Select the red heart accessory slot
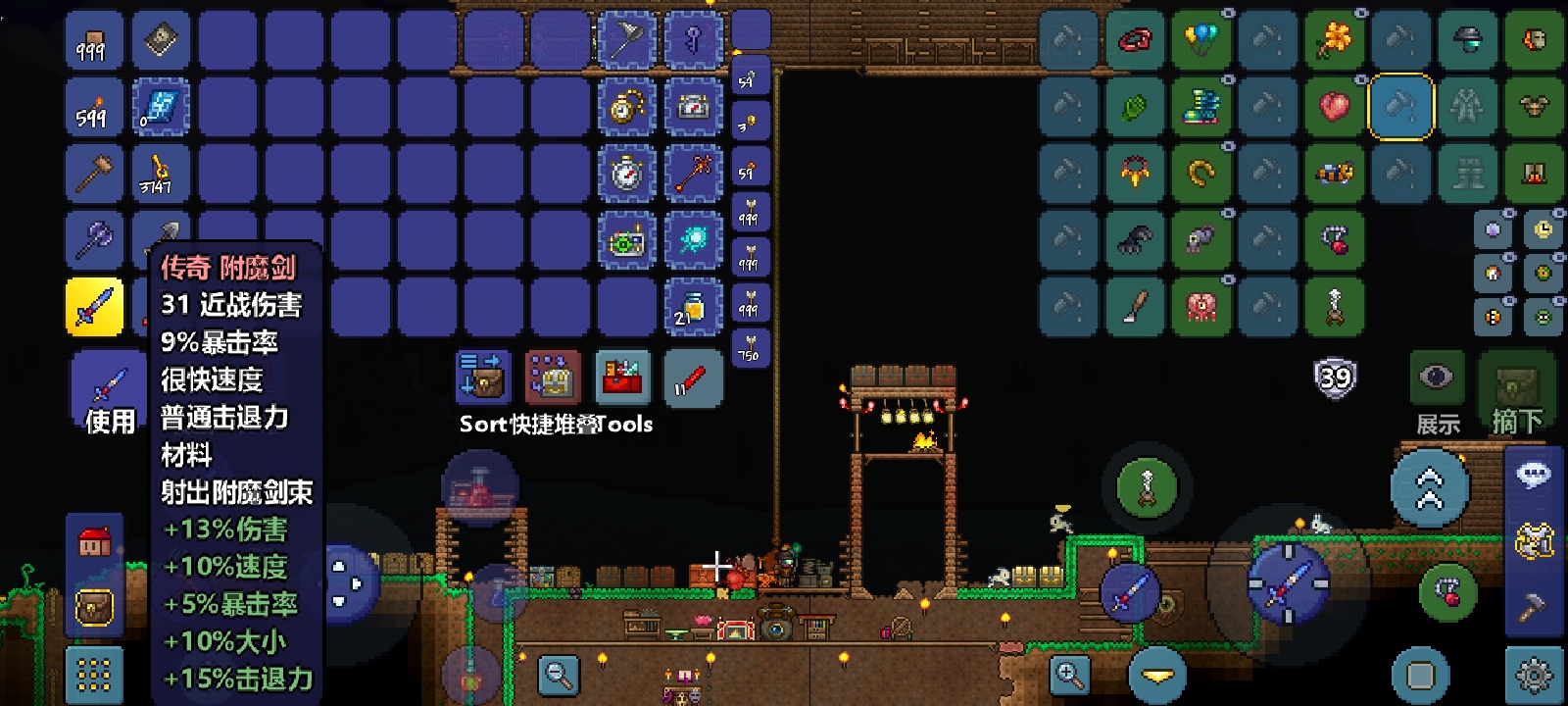The image size is (1568, 706). point(1335,107)
